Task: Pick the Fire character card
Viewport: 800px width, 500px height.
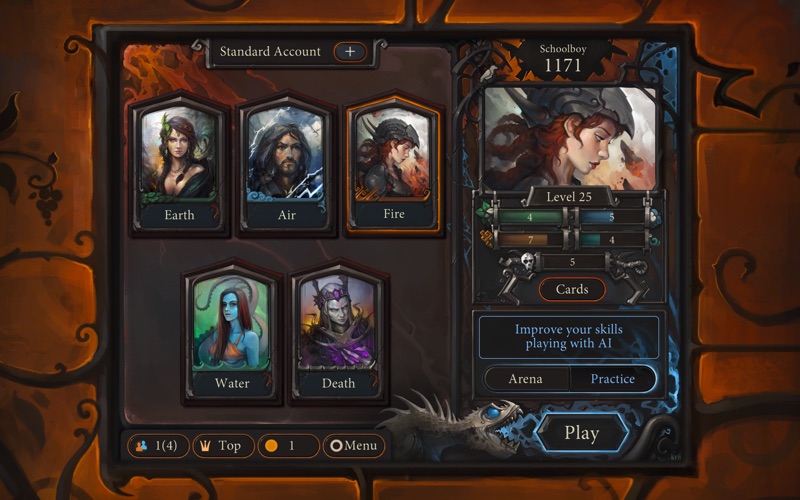Action: (393, 165)
